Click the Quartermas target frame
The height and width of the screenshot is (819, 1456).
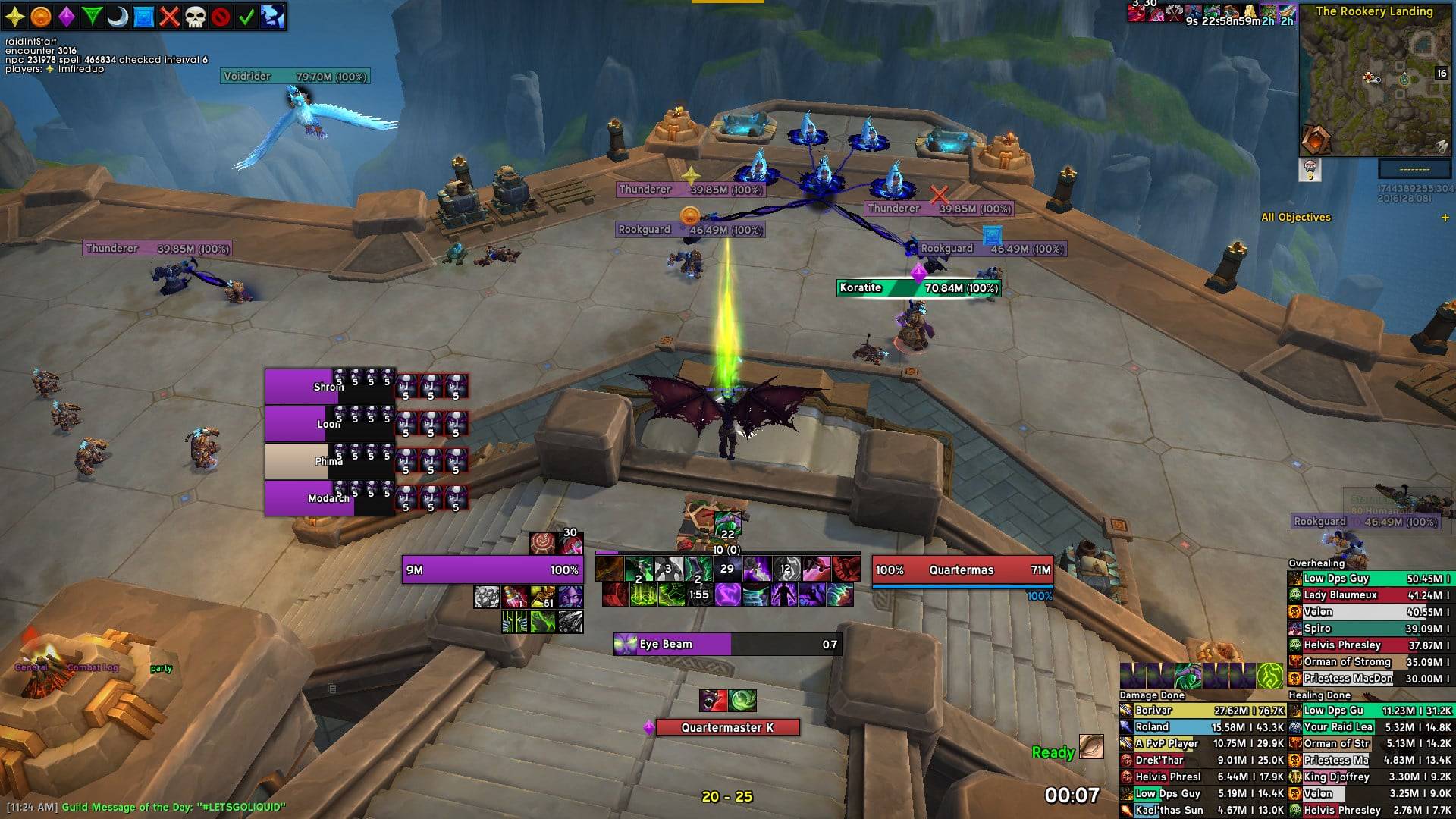[962, 570]
